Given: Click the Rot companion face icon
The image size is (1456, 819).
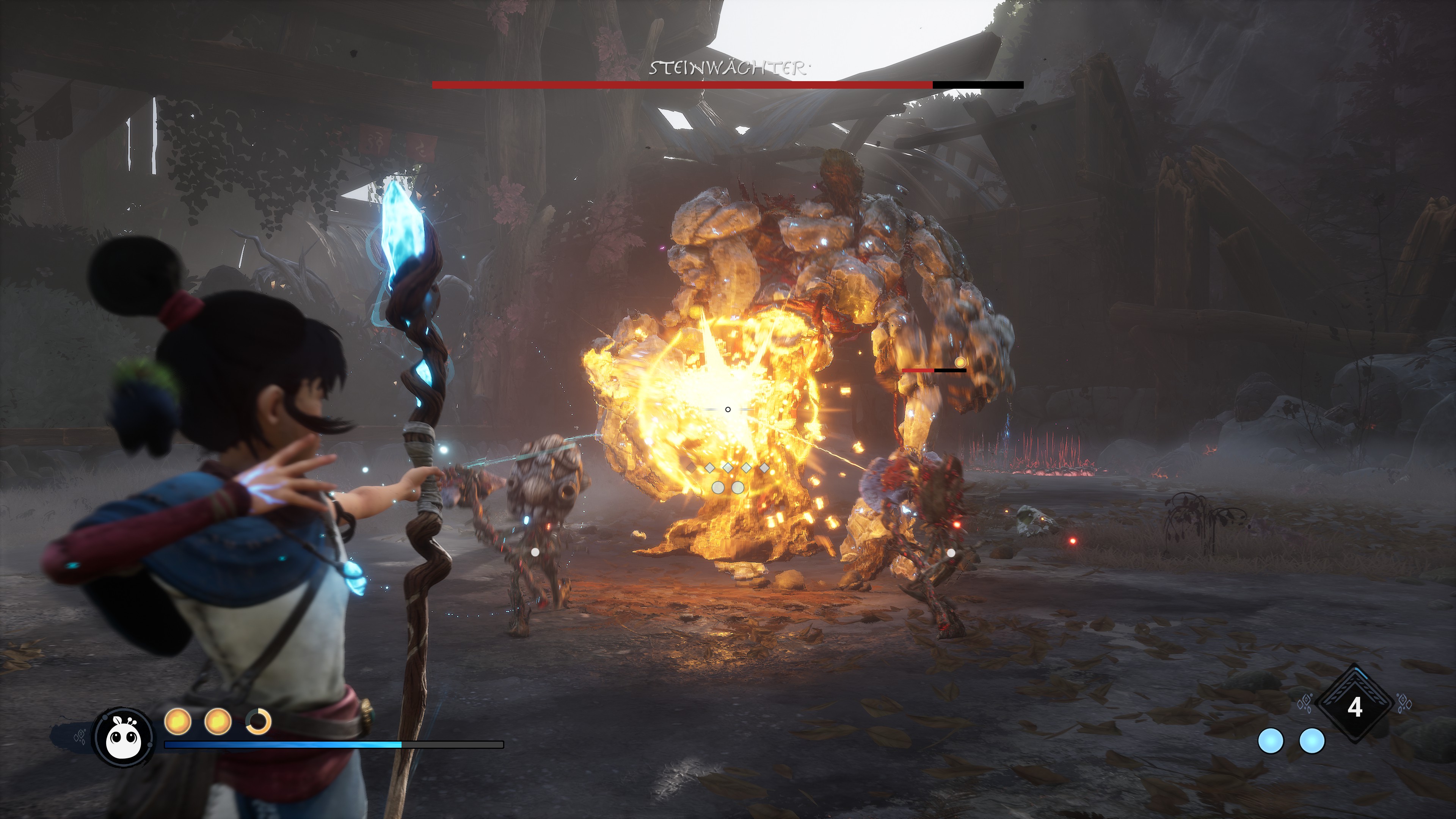Looking at the screenshot, I should click(x=124, y=737).
